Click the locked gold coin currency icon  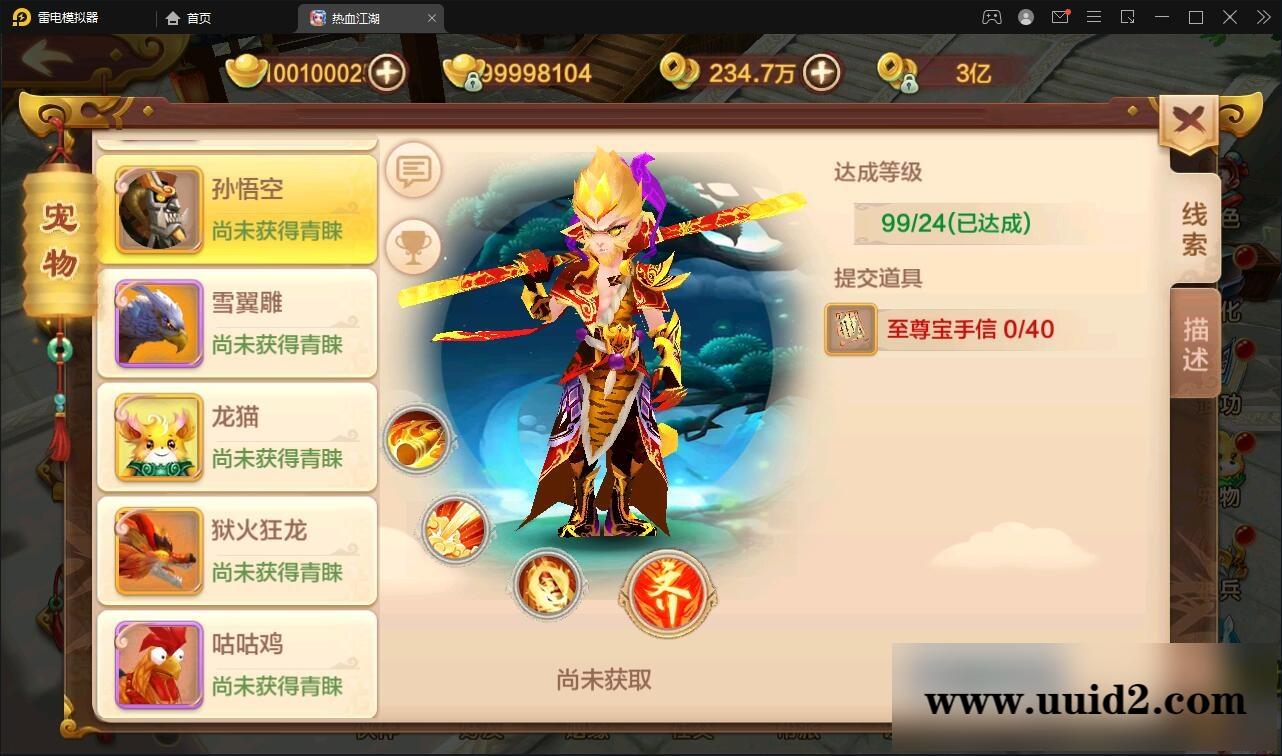[x=898, y=71]
